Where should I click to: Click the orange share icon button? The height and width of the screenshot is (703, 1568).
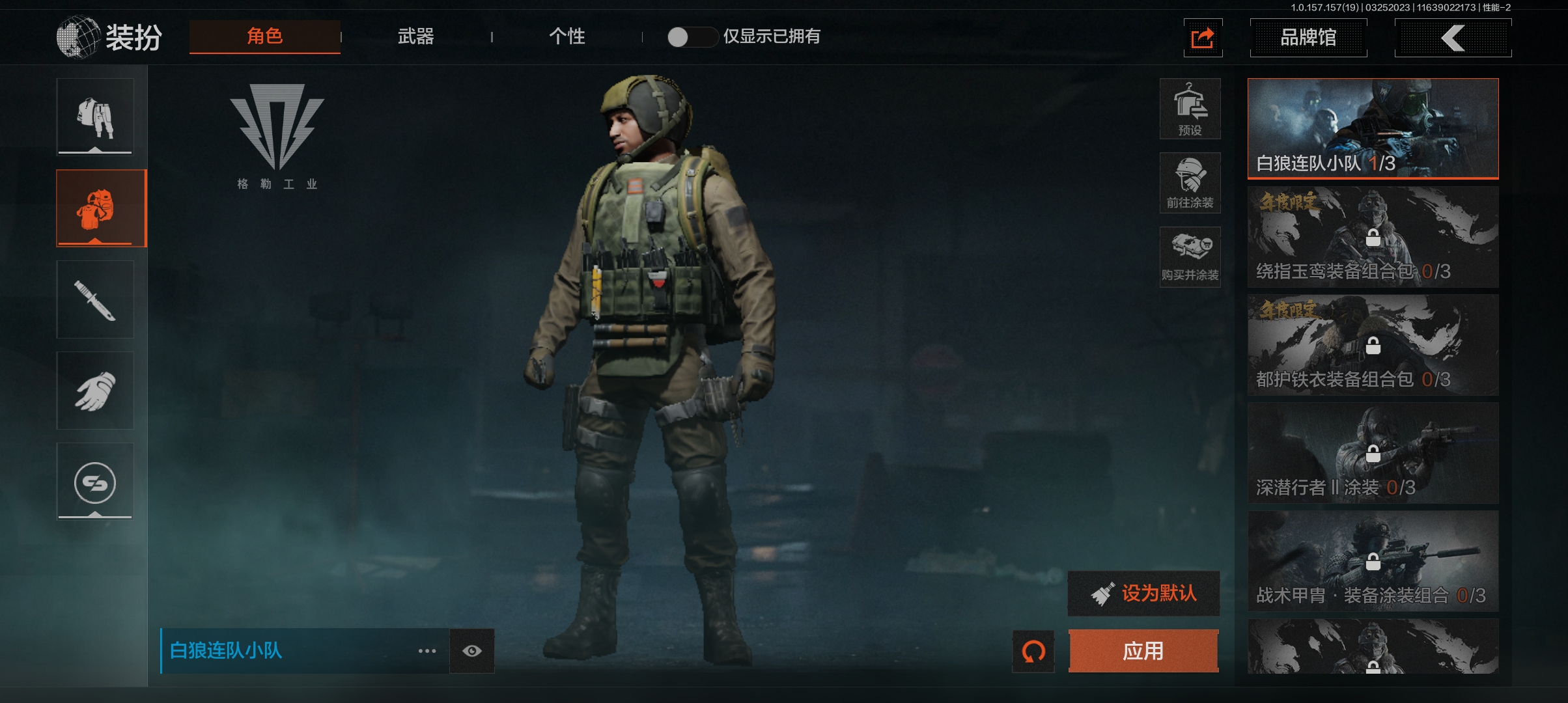(x=1202, y=38)
